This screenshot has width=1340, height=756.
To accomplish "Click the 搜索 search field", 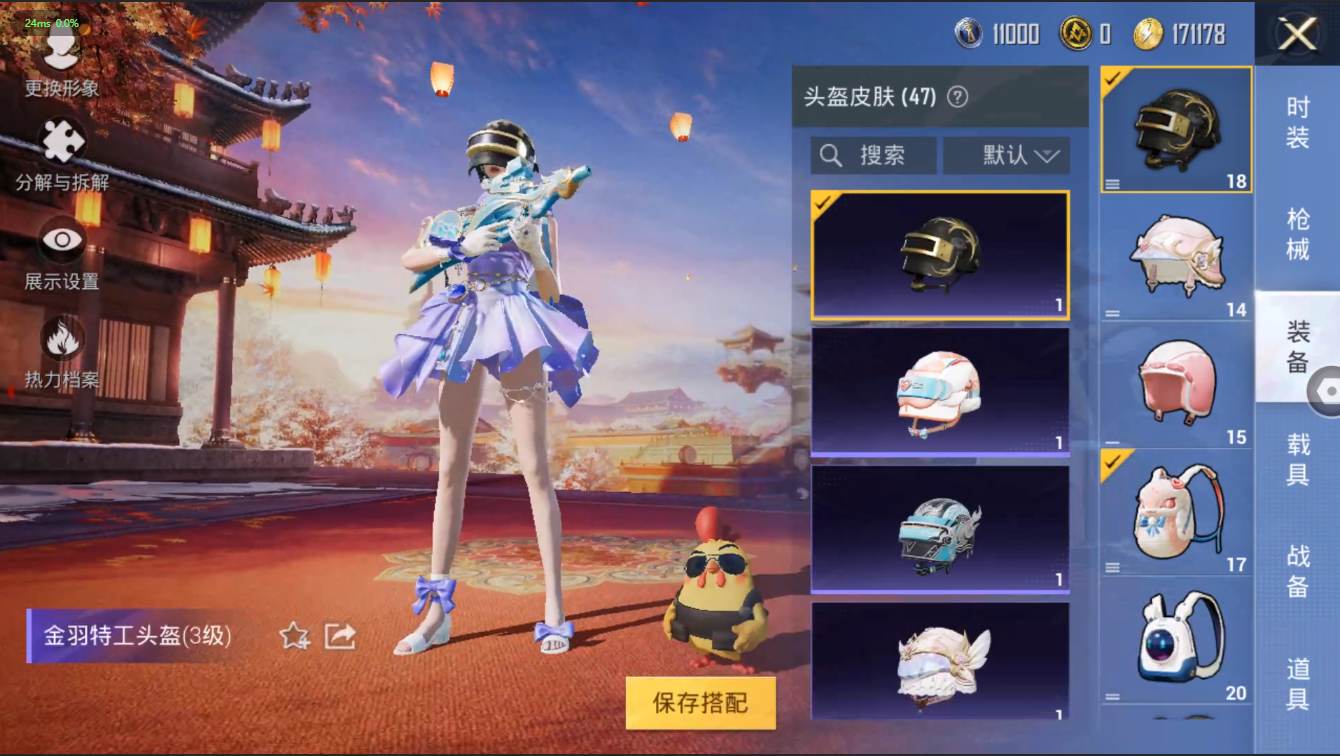I will [873, 156].
